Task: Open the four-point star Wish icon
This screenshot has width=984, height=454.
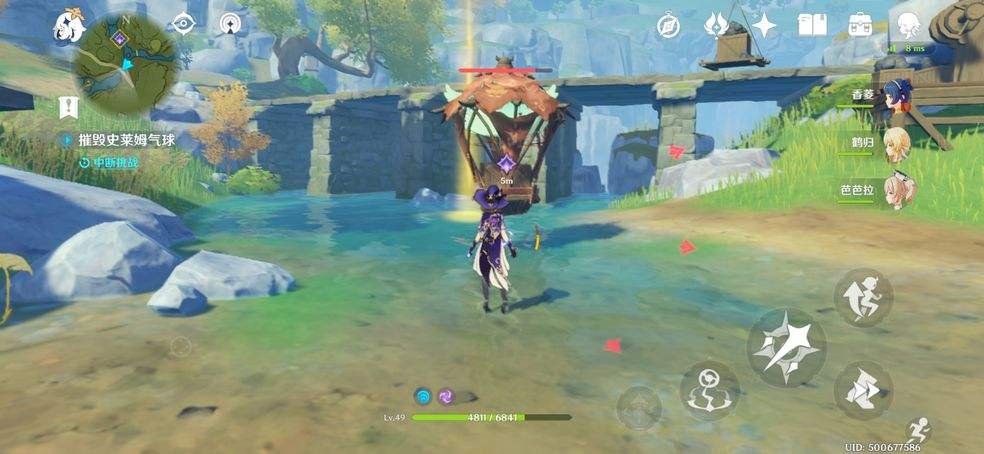Action: 764,25
